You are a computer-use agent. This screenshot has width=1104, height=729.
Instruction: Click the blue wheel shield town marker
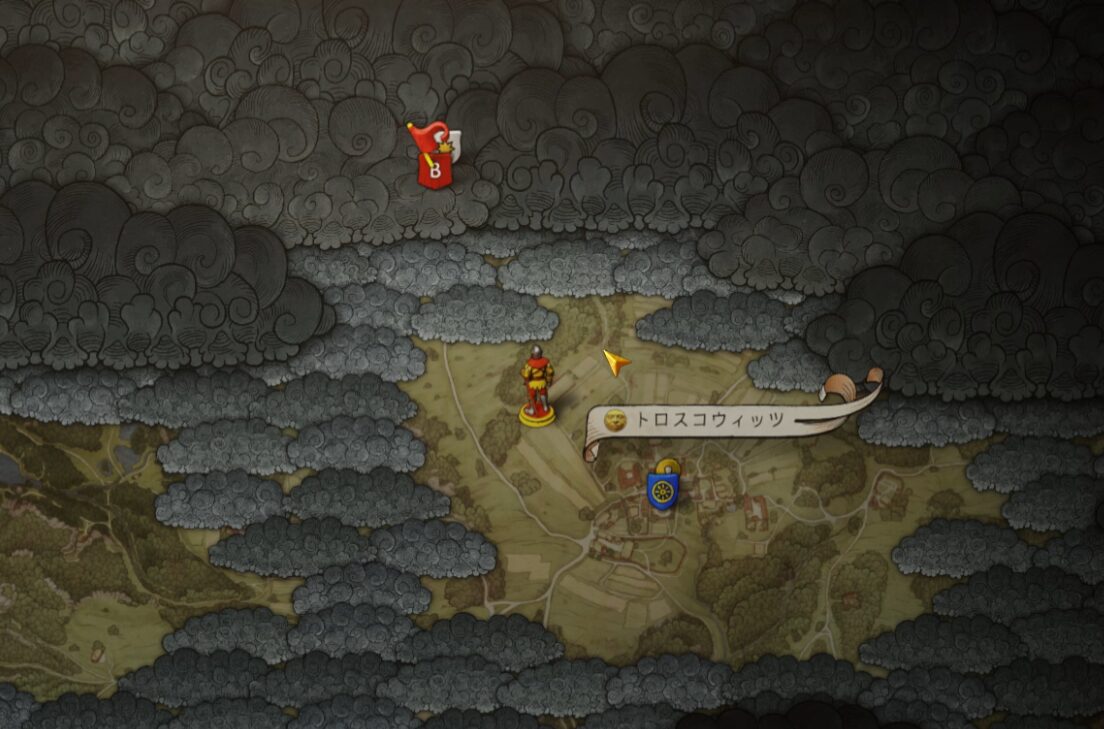point(662,489)
